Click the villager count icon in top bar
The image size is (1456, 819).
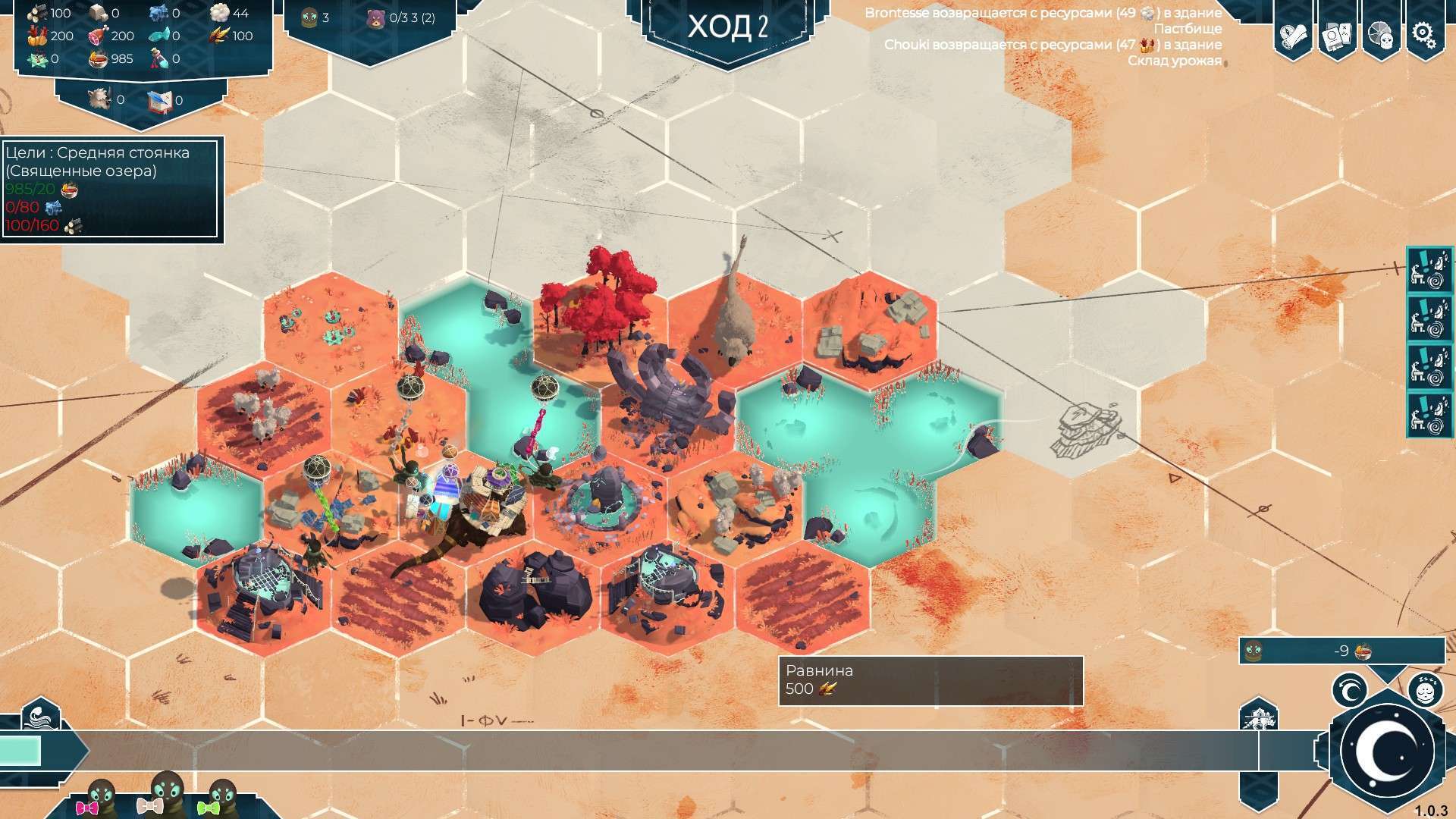pos(309,17)
